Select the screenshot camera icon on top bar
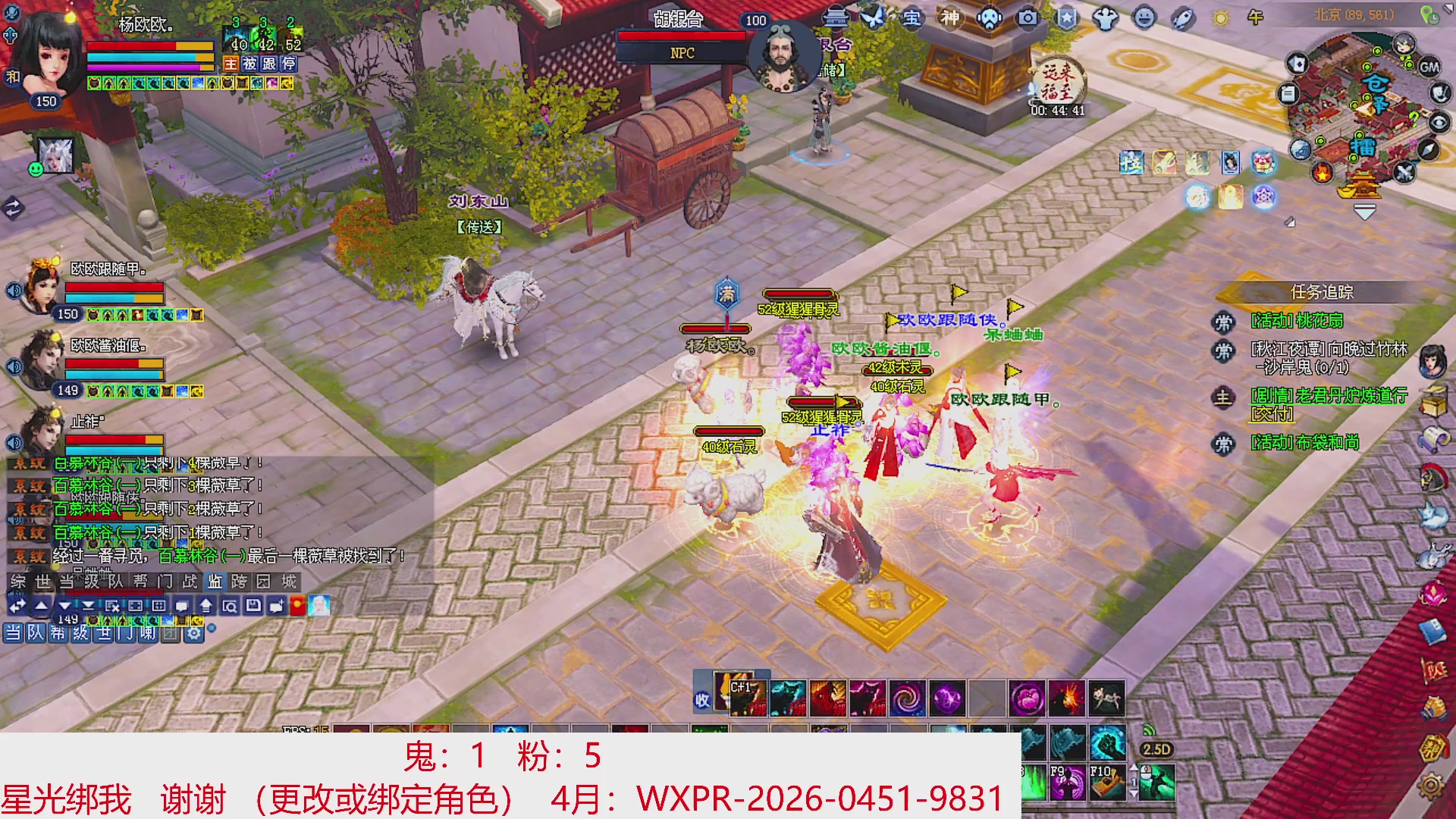 [1027, 19]
